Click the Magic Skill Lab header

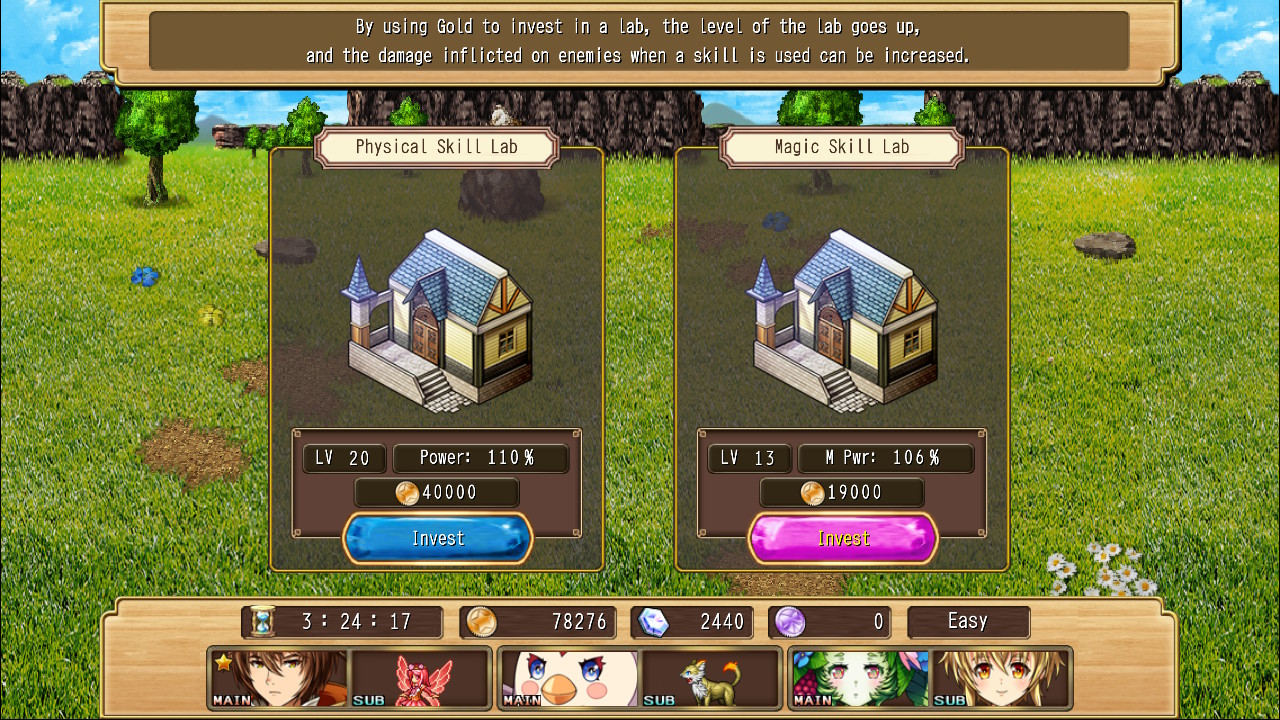point(843,147)
